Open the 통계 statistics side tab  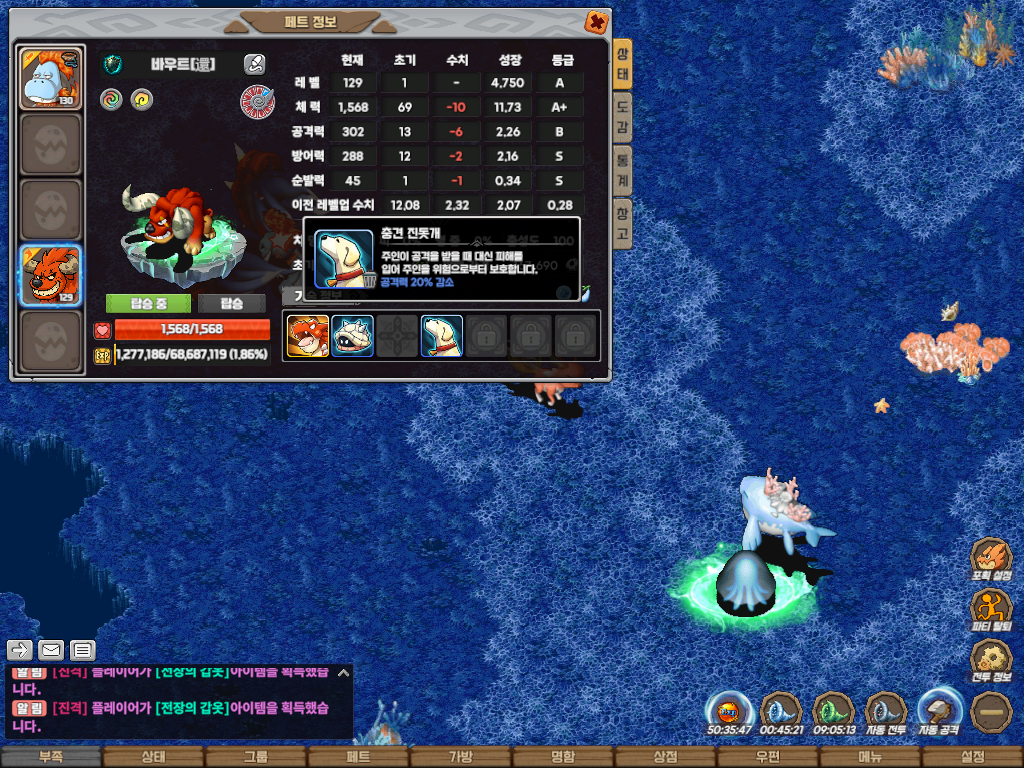pos(622,170)
